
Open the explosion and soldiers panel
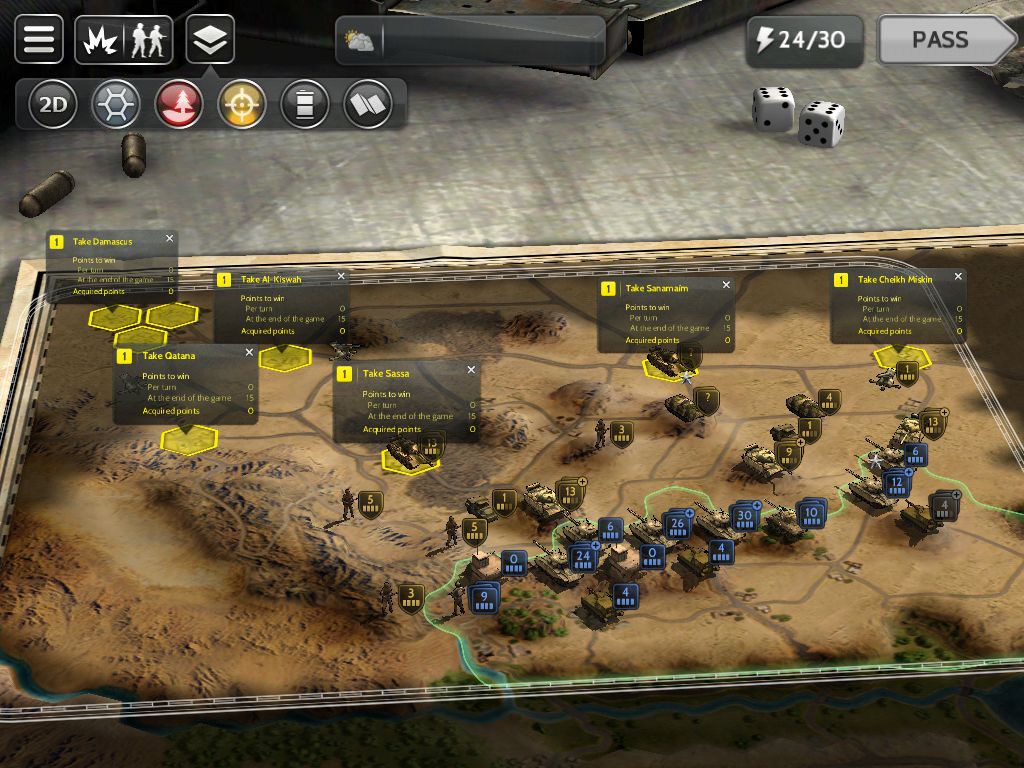[x=124, y=40]
